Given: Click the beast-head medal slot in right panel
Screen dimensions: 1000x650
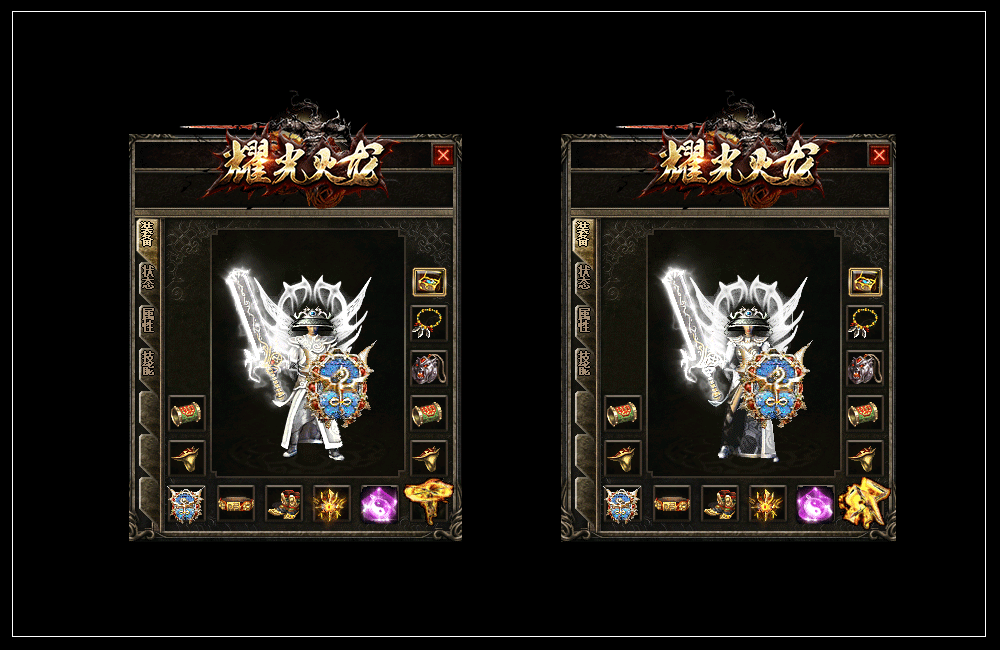Looking at the screenshot, I should [x=866, y=368].
